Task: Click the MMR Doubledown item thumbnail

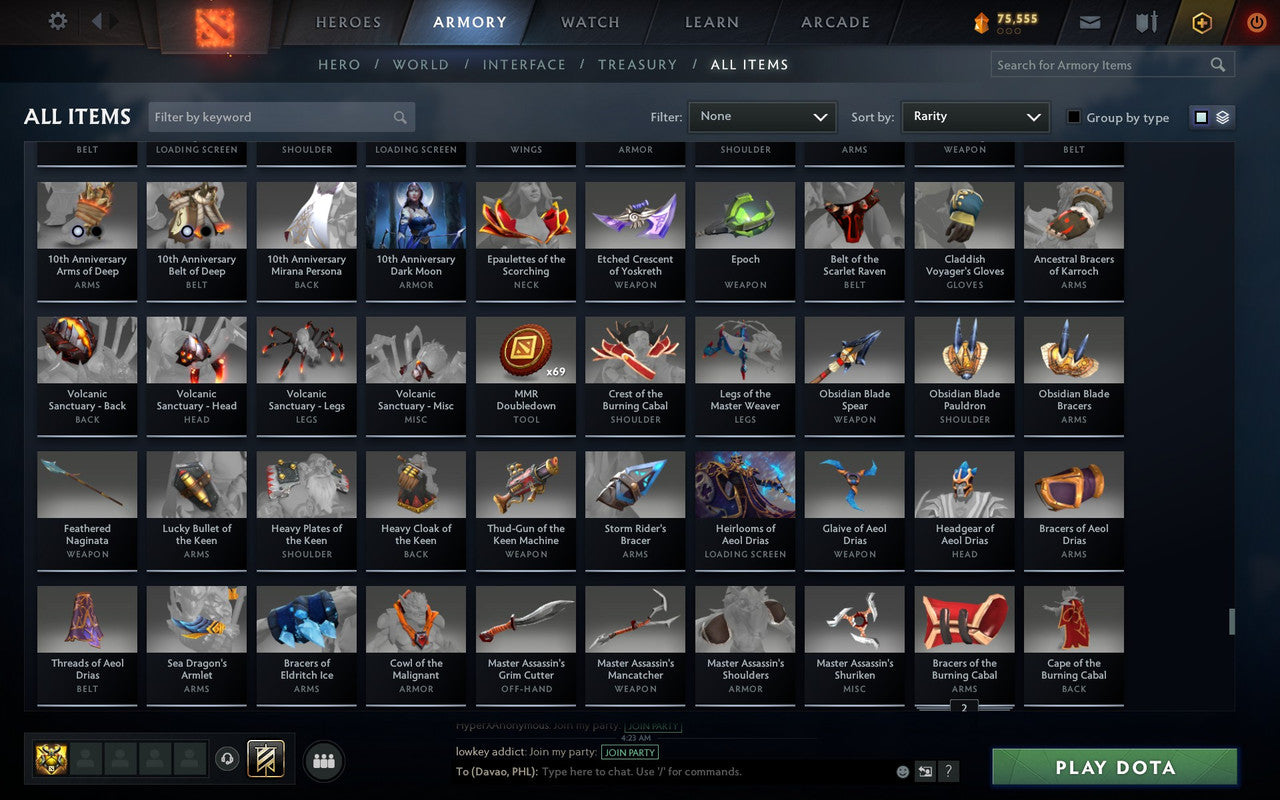Action: (x=525, y=349)
